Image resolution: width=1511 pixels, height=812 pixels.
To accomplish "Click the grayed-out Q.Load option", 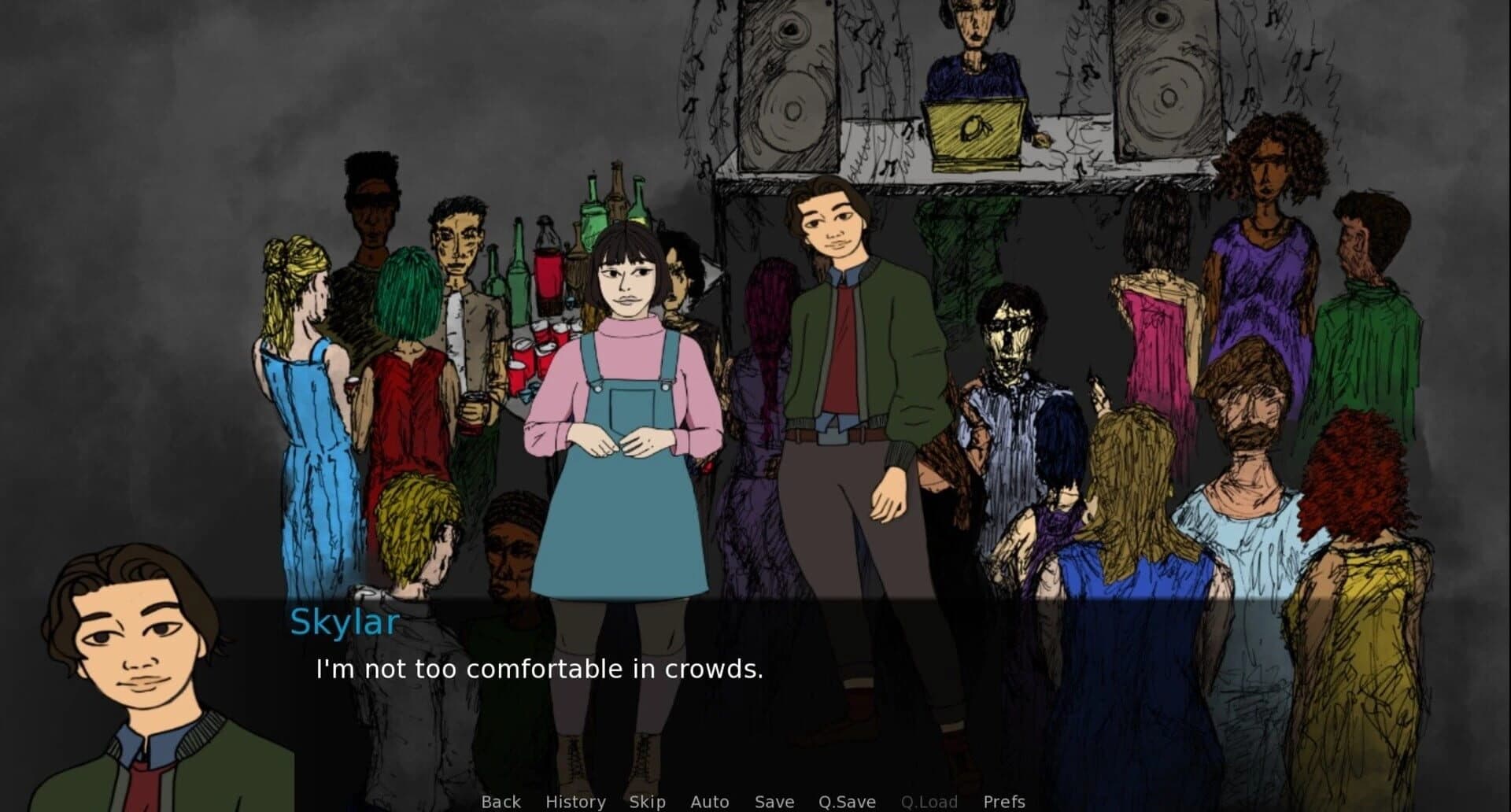I will point(930,801).
